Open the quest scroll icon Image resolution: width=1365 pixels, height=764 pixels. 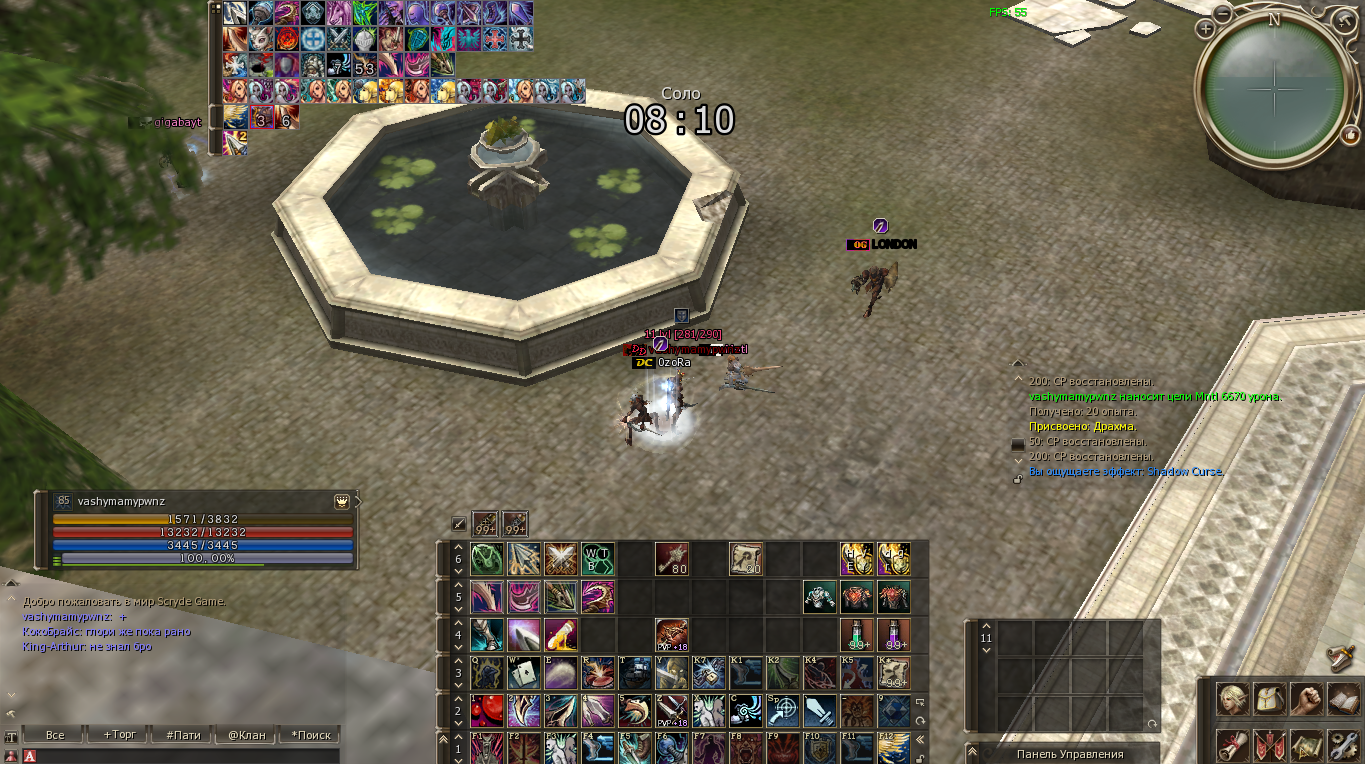coord(1233,744)
